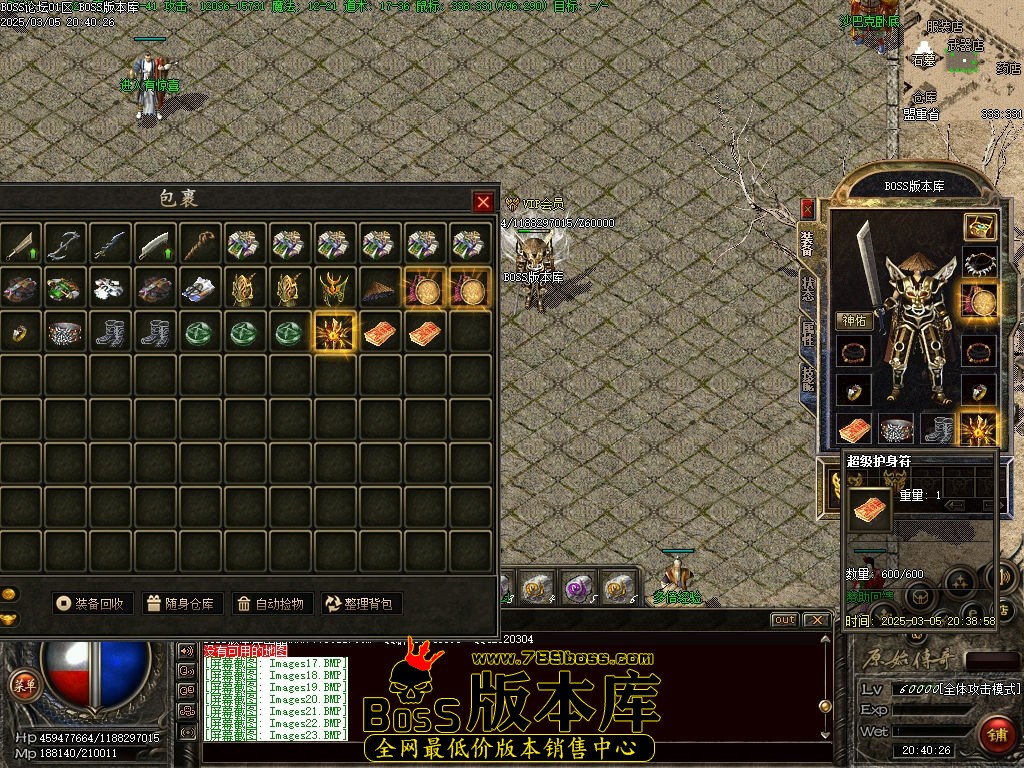Close the character equipment panel

point(808,209)
